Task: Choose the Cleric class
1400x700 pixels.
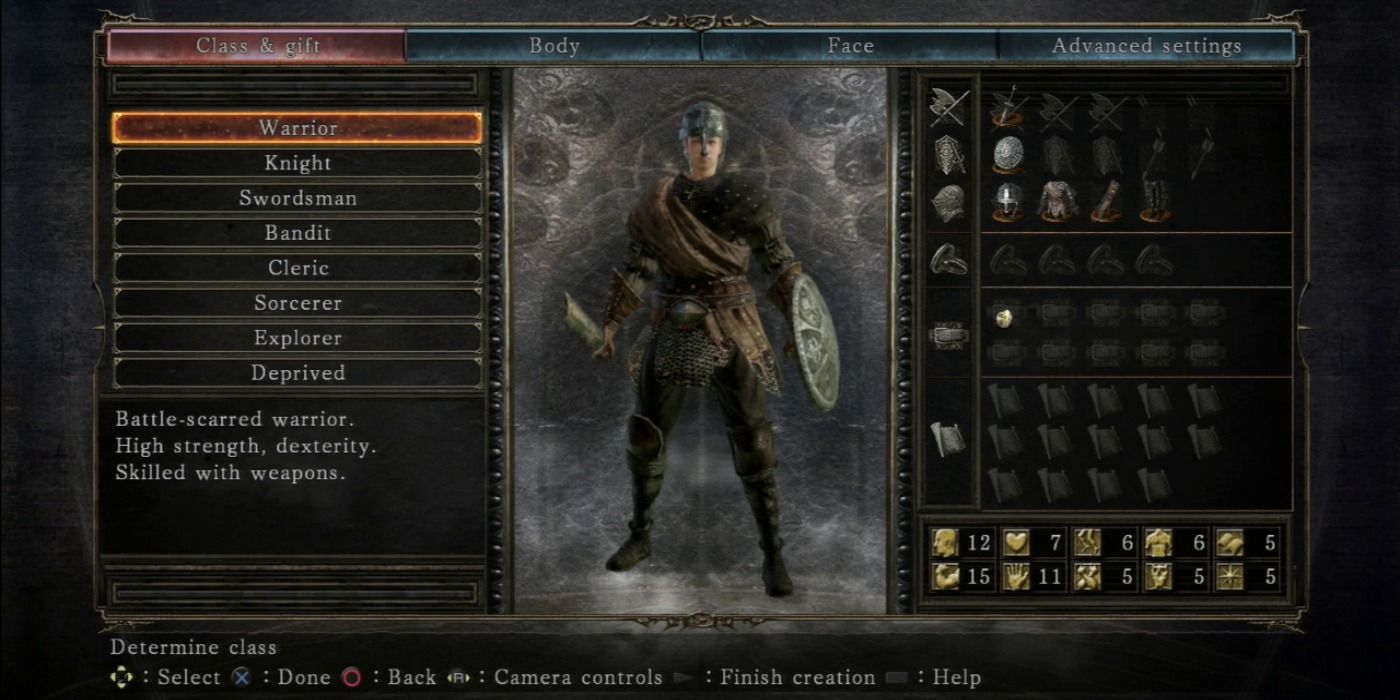Action: (297, 268)
